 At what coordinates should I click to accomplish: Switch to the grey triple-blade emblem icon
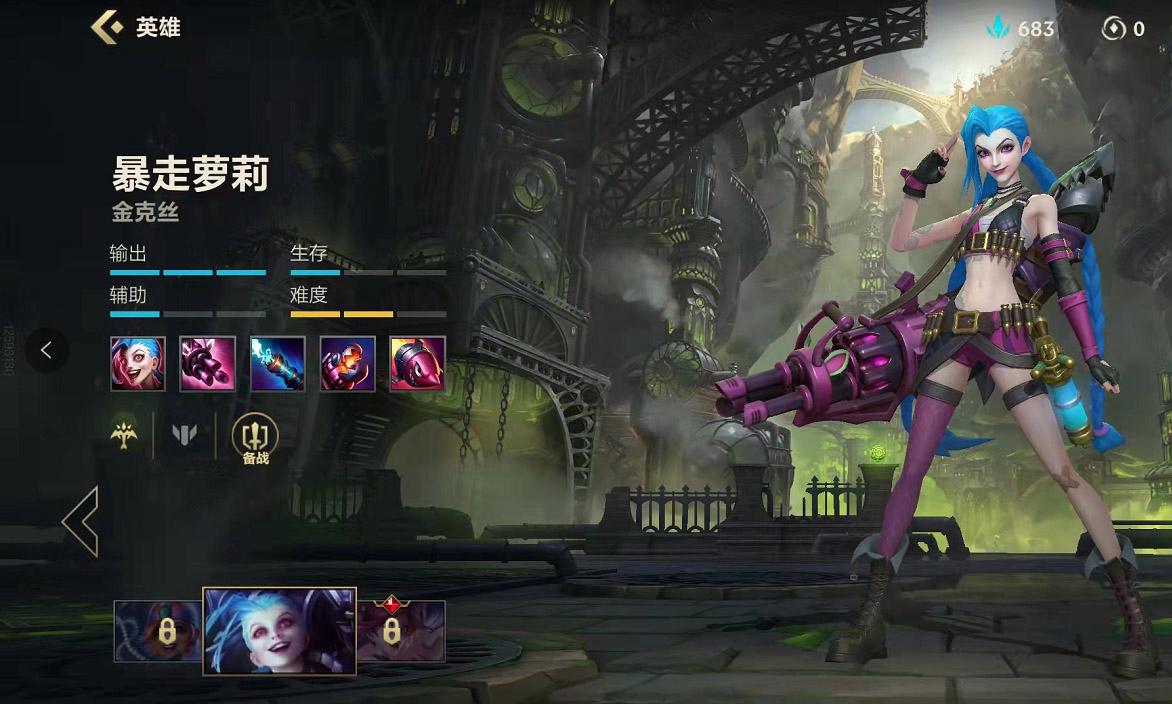(185, 433)
